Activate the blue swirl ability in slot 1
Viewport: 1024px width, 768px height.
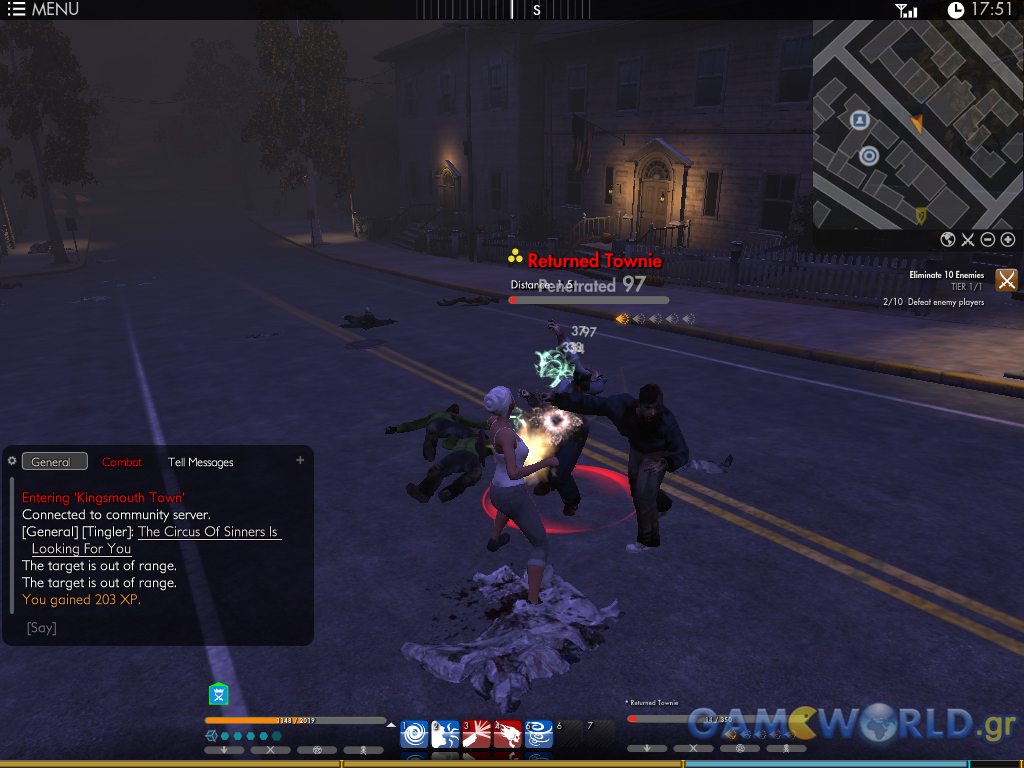point(414,735)
